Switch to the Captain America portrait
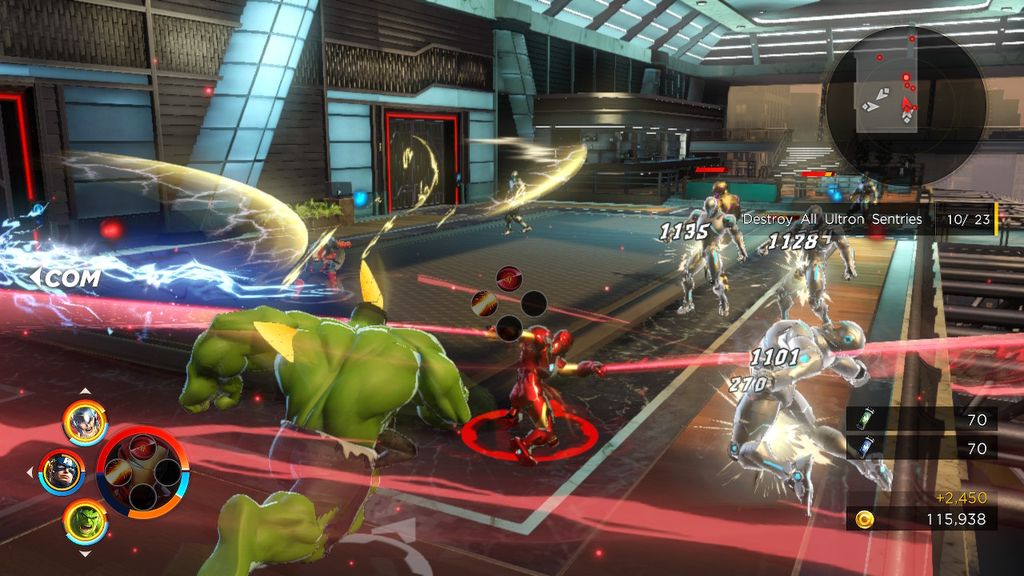Screen dimensions: 1024x576 [62, 472]
